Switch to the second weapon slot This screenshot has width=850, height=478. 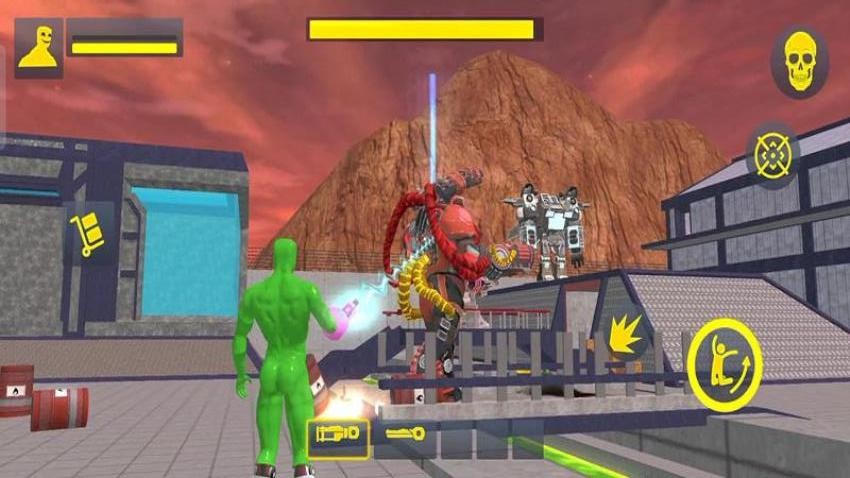click(x=403, y=436)
